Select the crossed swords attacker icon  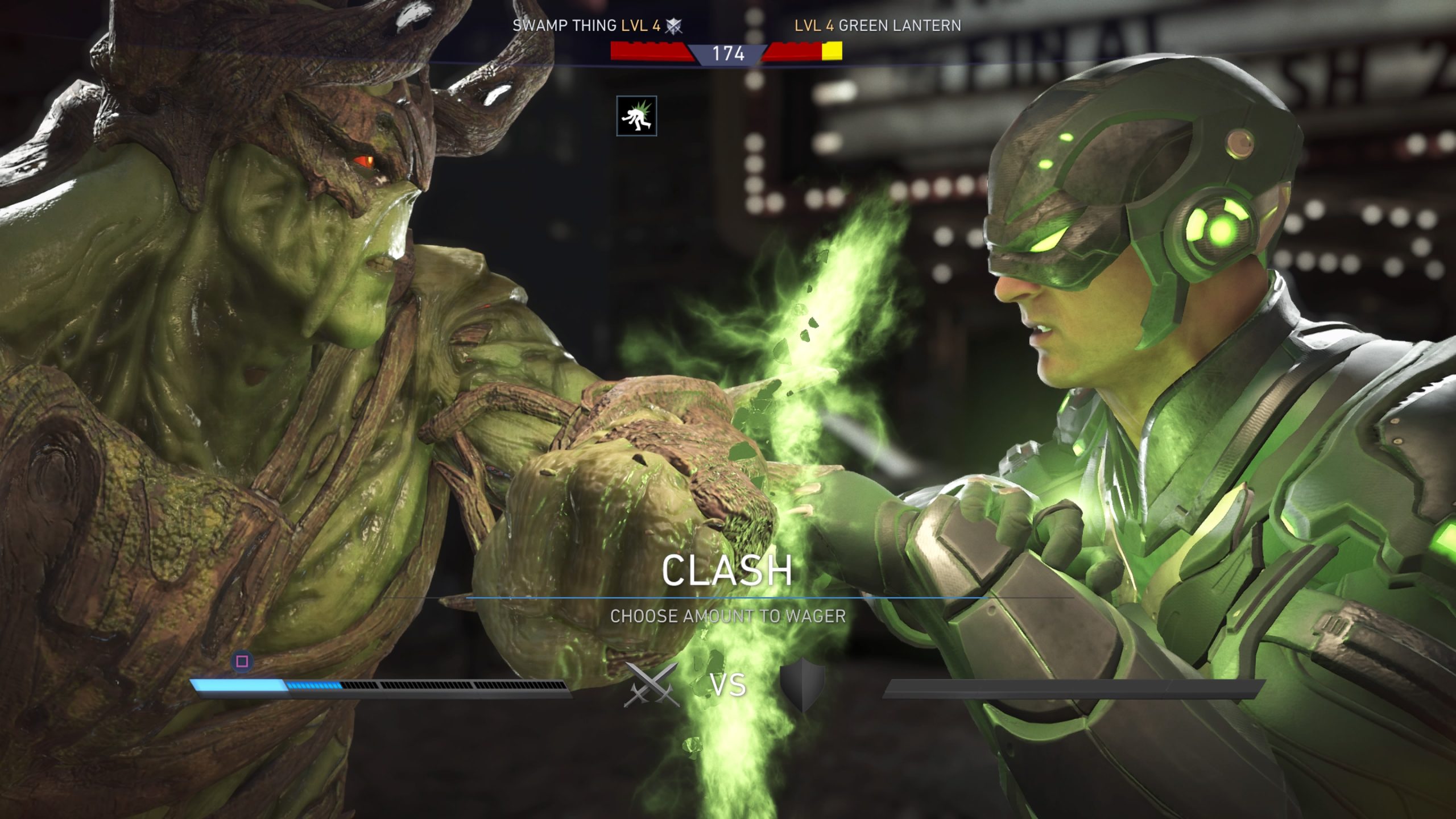(651, 684)
